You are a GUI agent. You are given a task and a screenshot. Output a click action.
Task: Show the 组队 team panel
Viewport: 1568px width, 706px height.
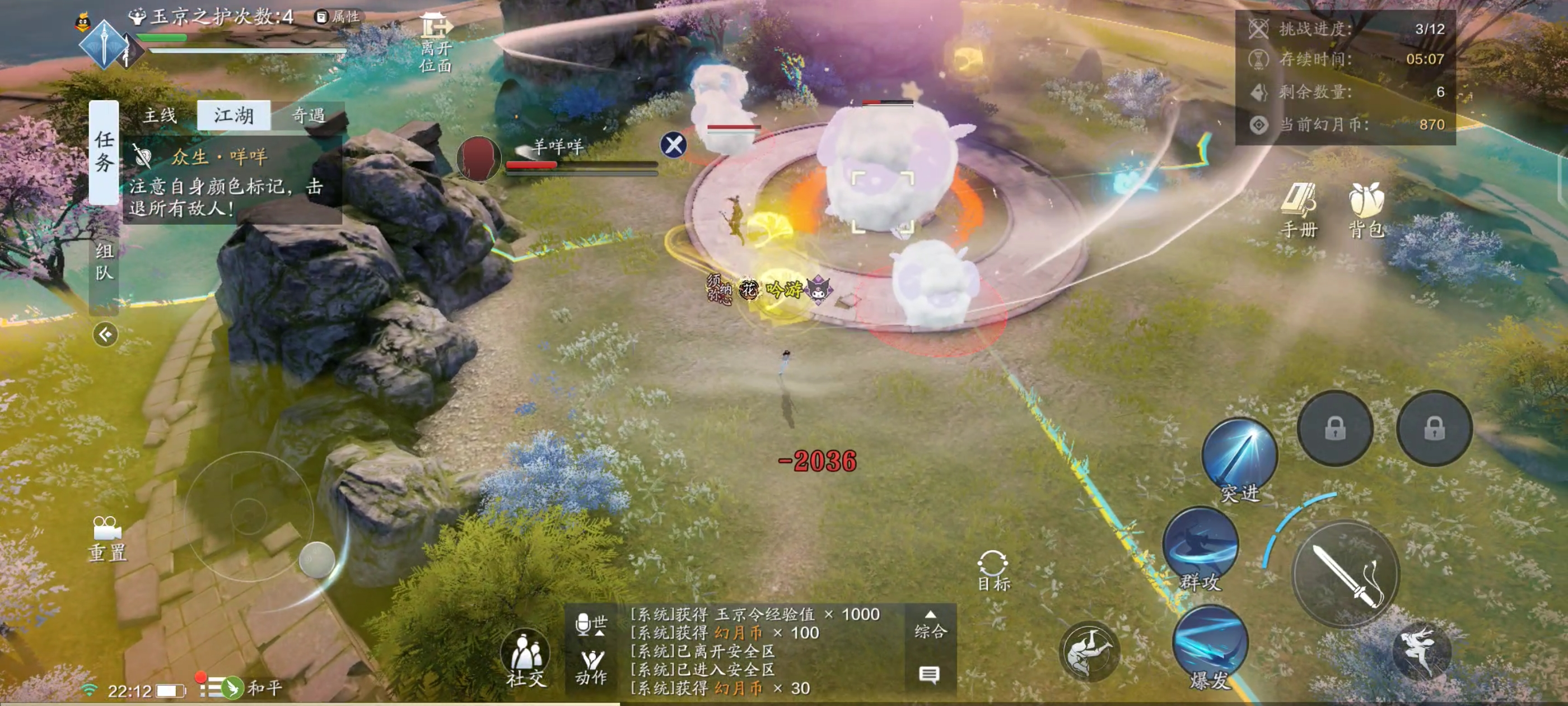click(104, 261)
